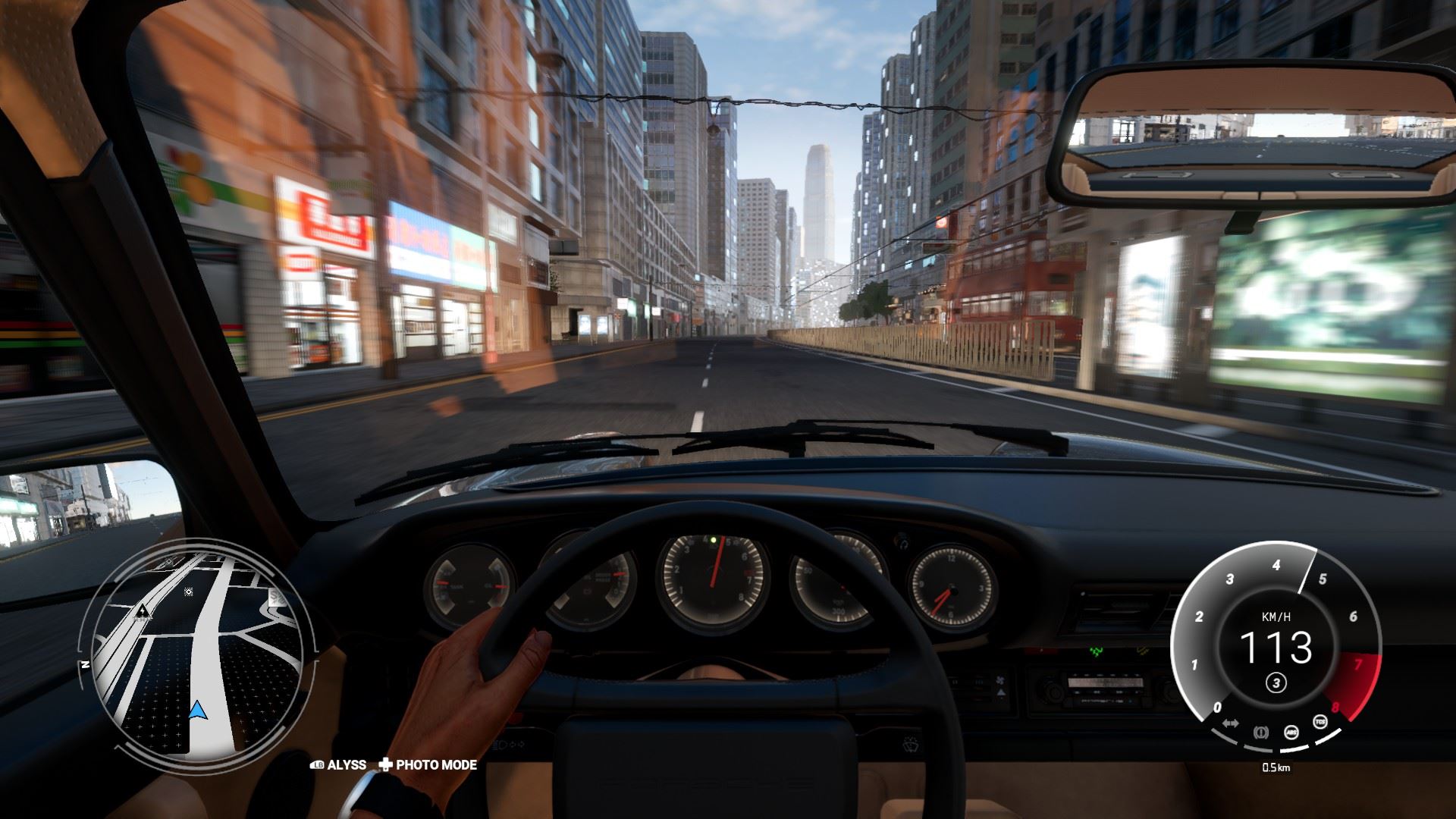Select the white diamond marker on minimap
1456x819 pixels.
point(188,591)
